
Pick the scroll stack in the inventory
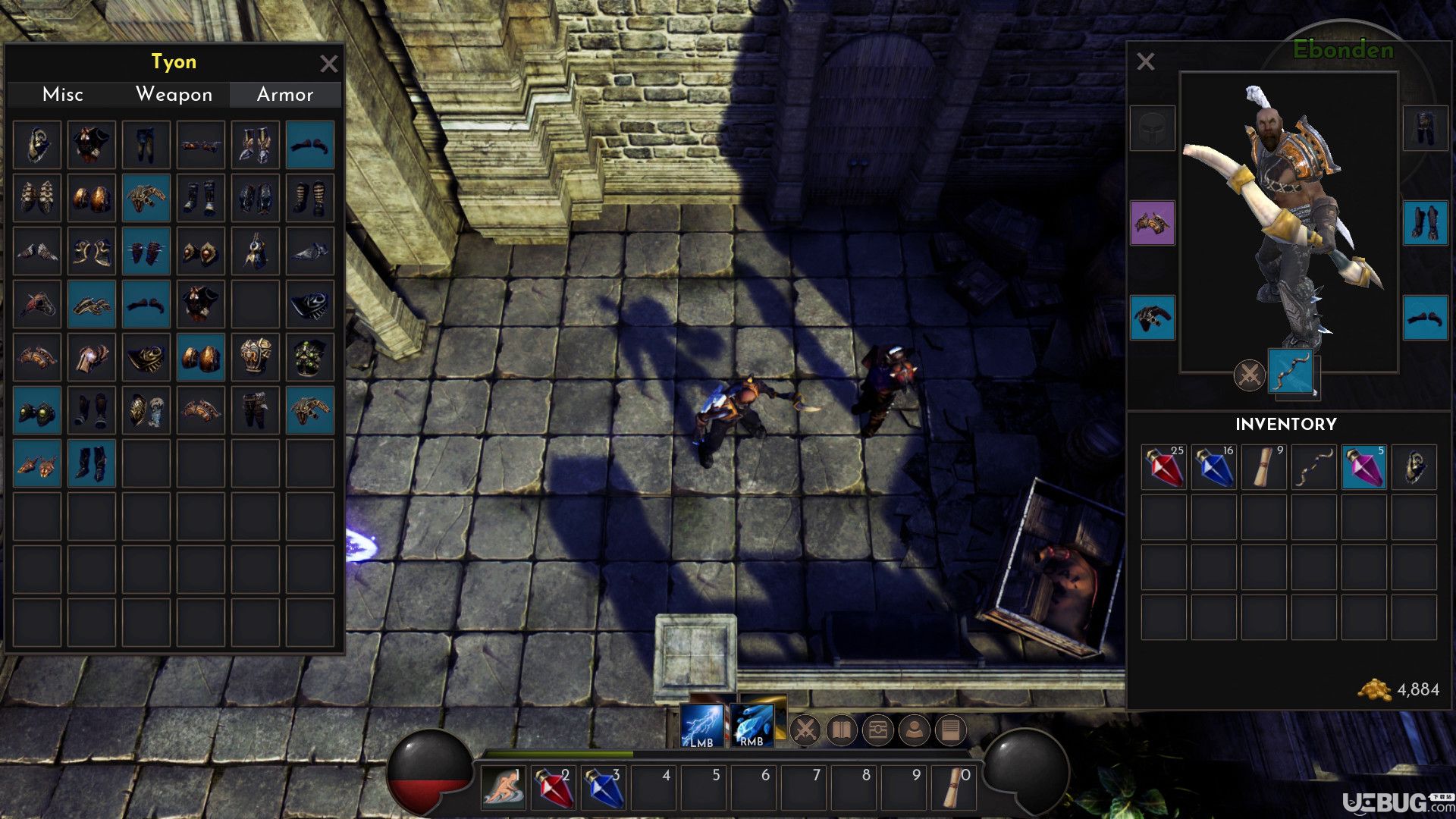(x=1264, y=467)
